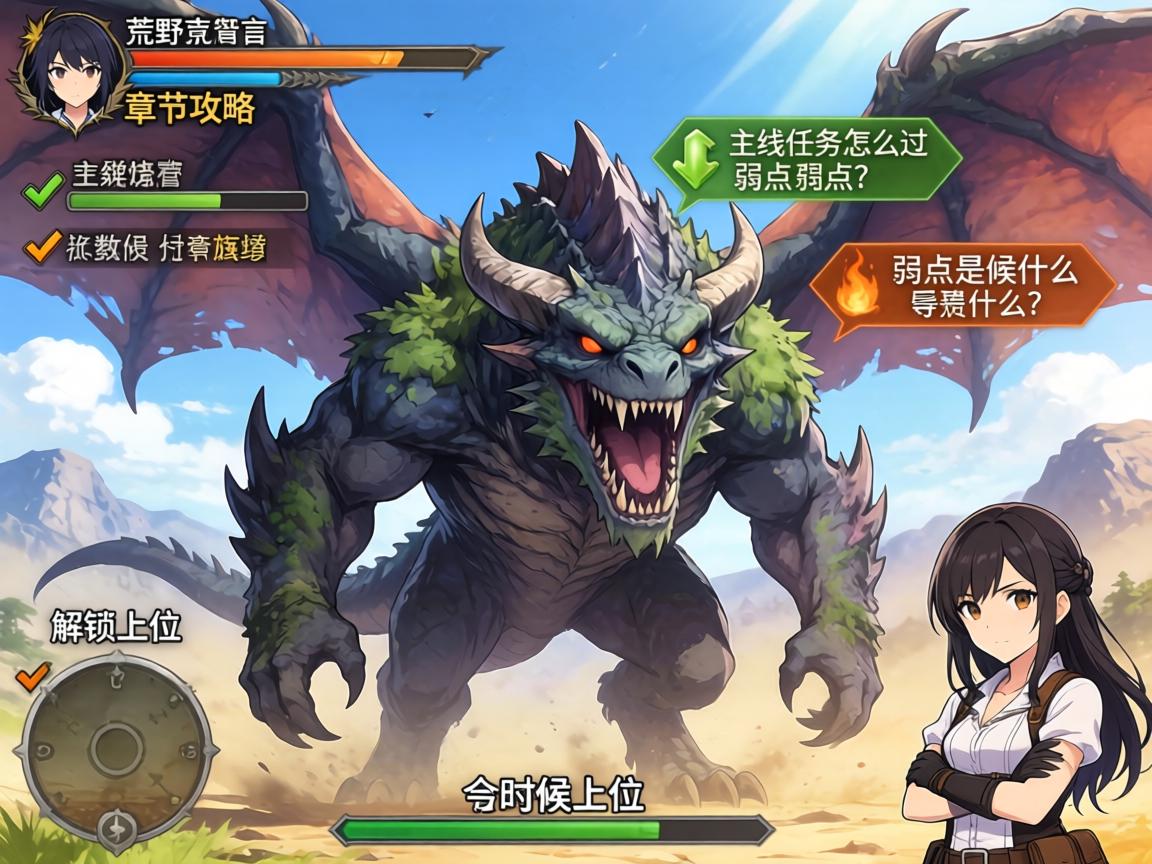Open the 章节攻略 chapter guide
Viewport: 1152px width, 864px height.
(190, 108)
